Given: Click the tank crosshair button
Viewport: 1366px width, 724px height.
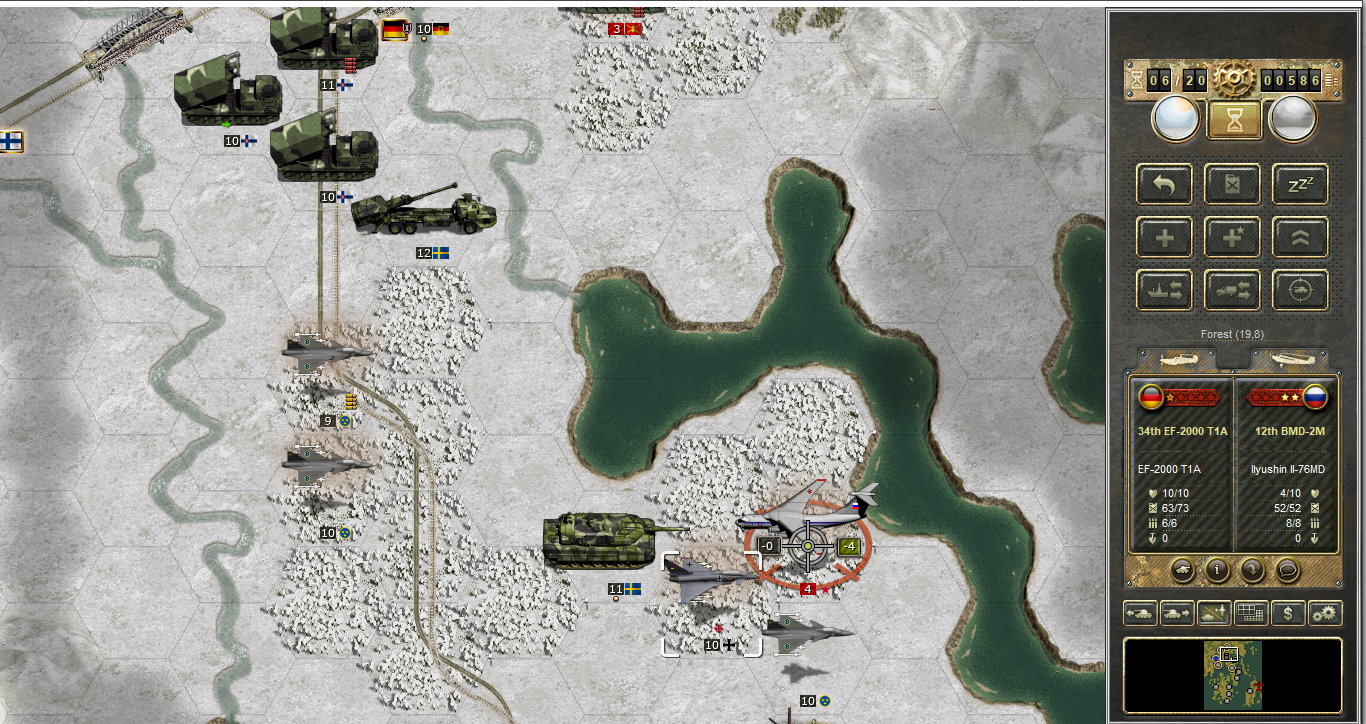Looking at the screenshot, I should pyautogui.click(x=1300, y=290).
